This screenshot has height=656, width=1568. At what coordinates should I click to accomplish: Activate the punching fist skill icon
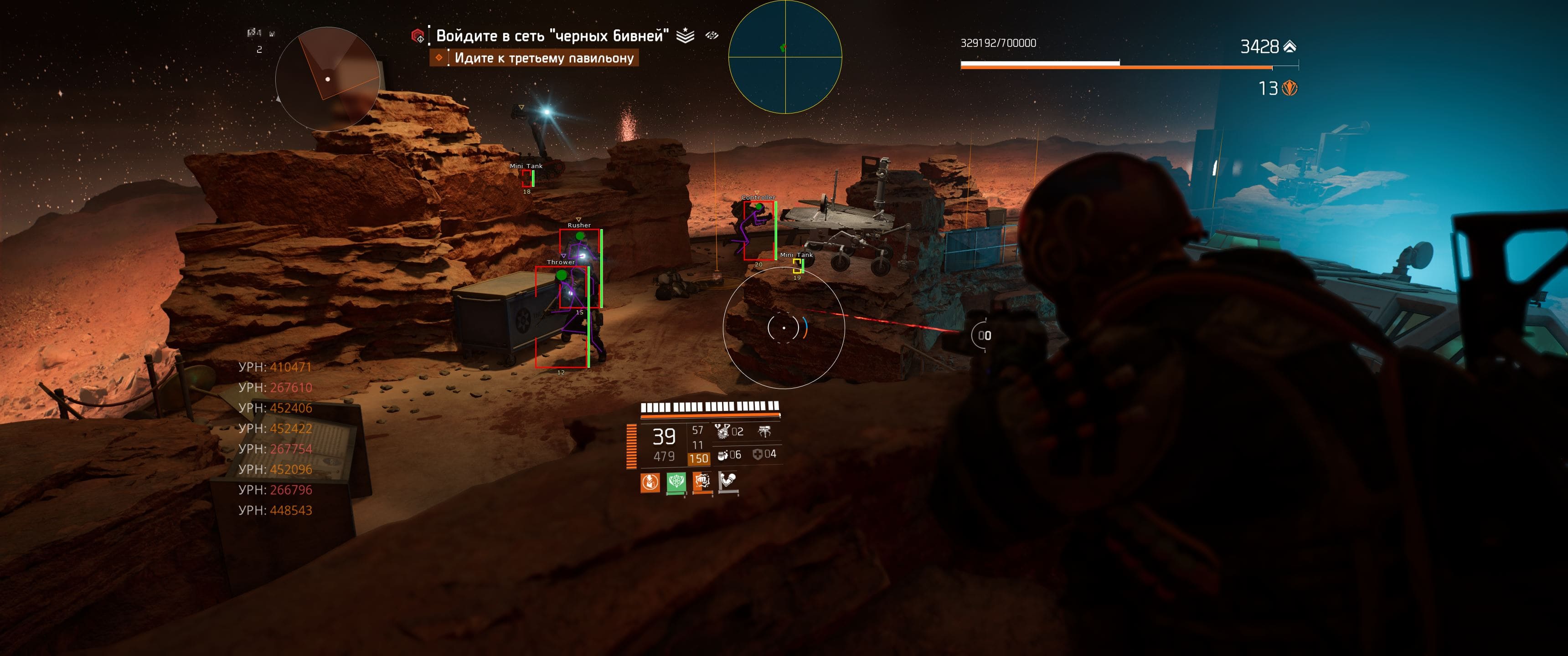[x=702, y=482]
